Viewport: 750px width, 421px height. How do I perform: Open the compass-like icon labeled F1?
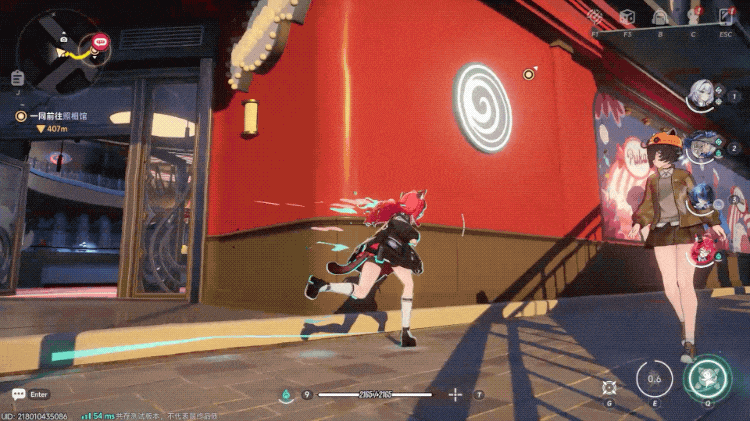595,17
